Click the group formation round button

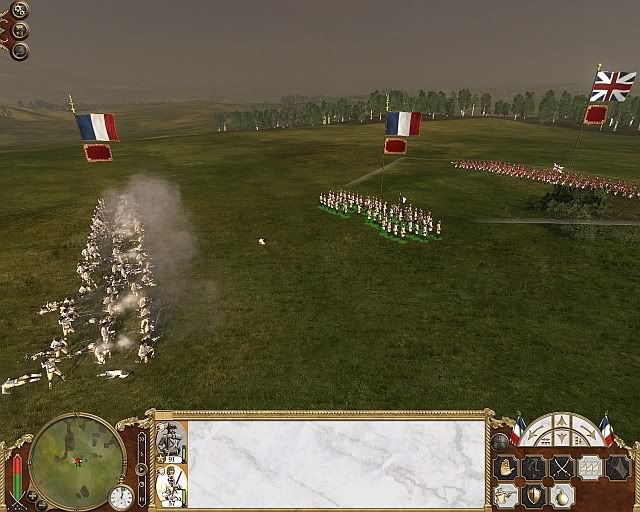(x=500, y=441)
